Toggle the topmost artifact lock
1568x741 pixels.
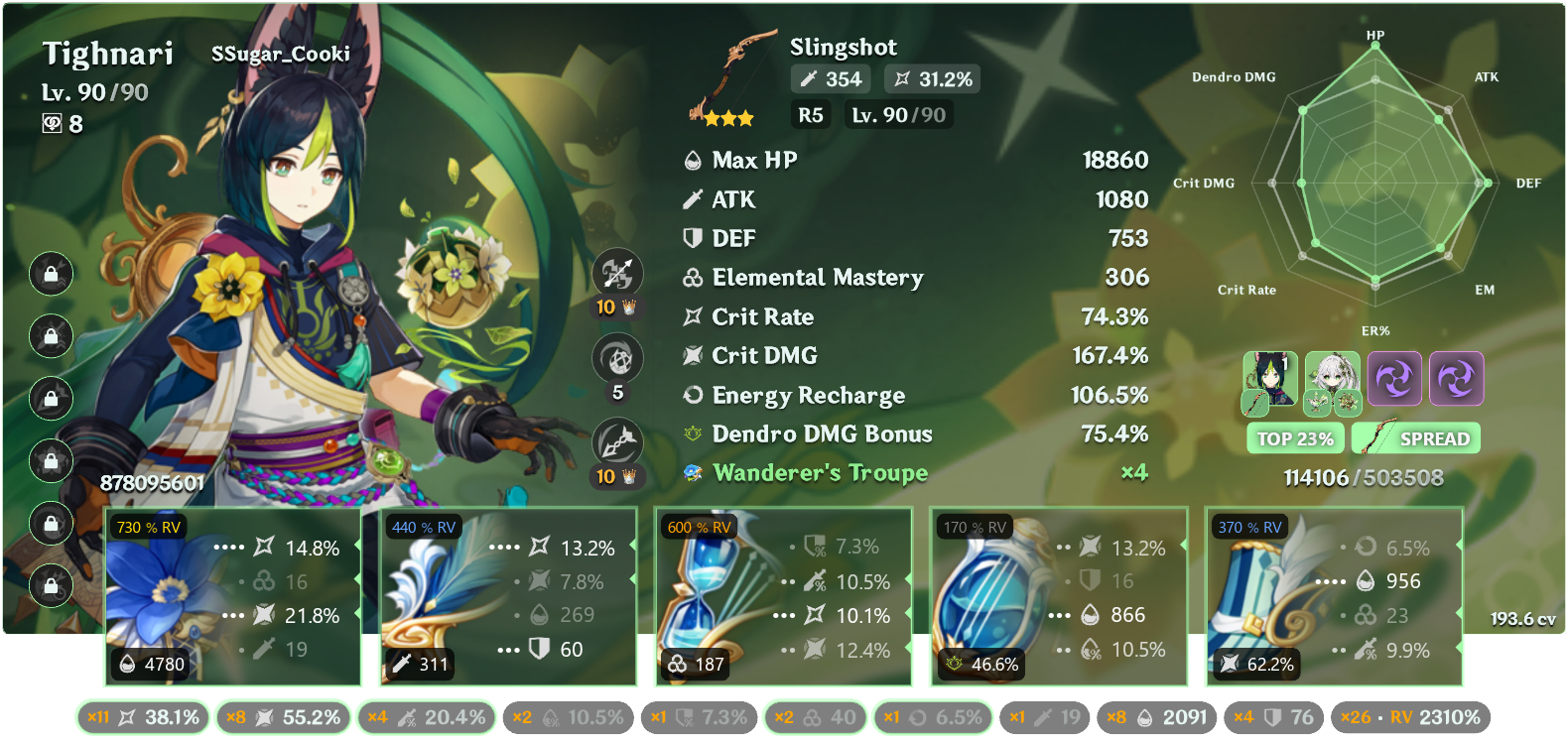(x=51, y=275)
